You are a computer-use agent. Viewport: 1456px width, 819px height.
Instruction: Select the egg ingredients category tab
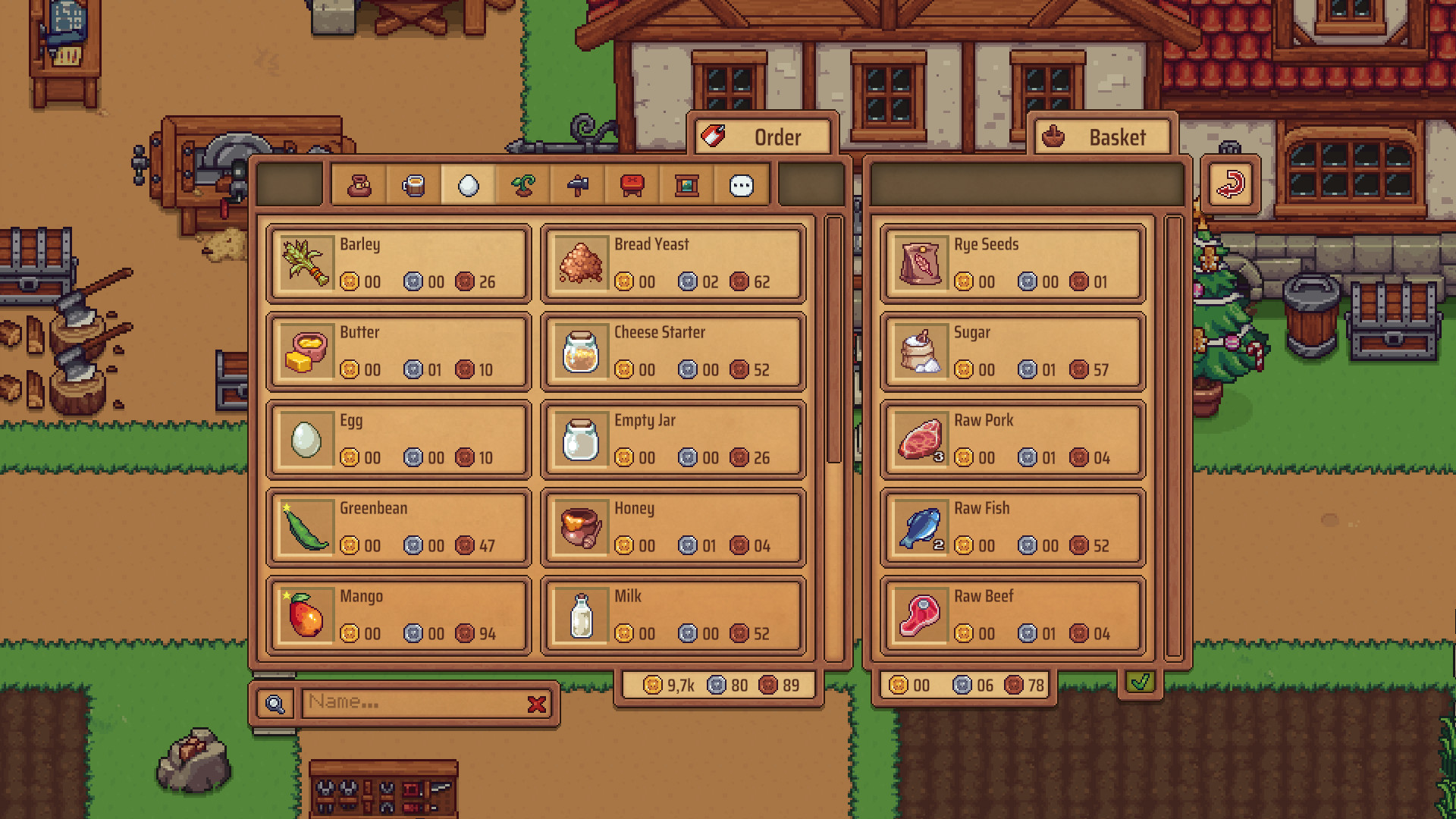(x=468, y=184)
